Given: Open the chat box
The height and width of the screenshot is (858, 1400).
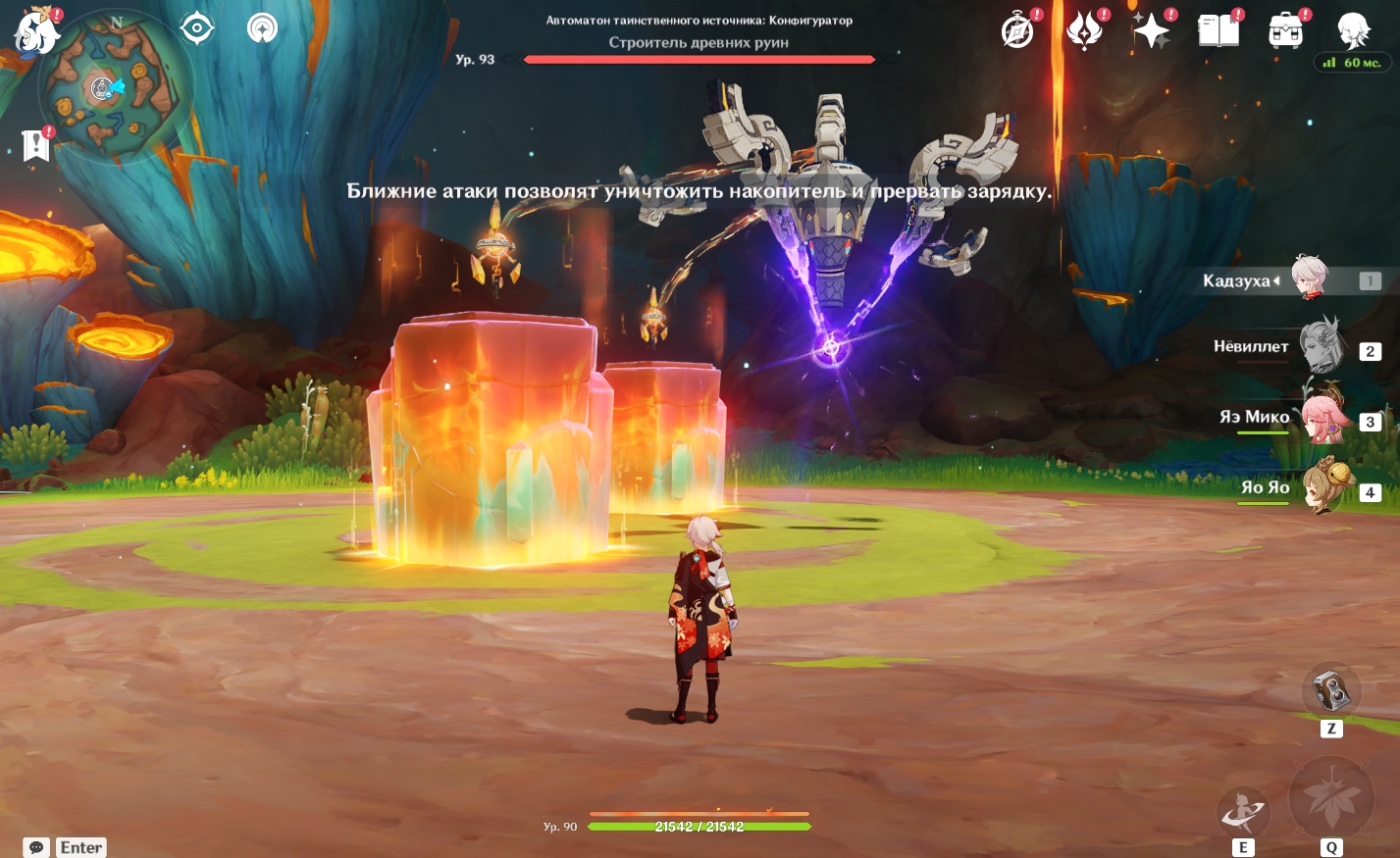Looking at the screenshot, I should pos(37,847).
